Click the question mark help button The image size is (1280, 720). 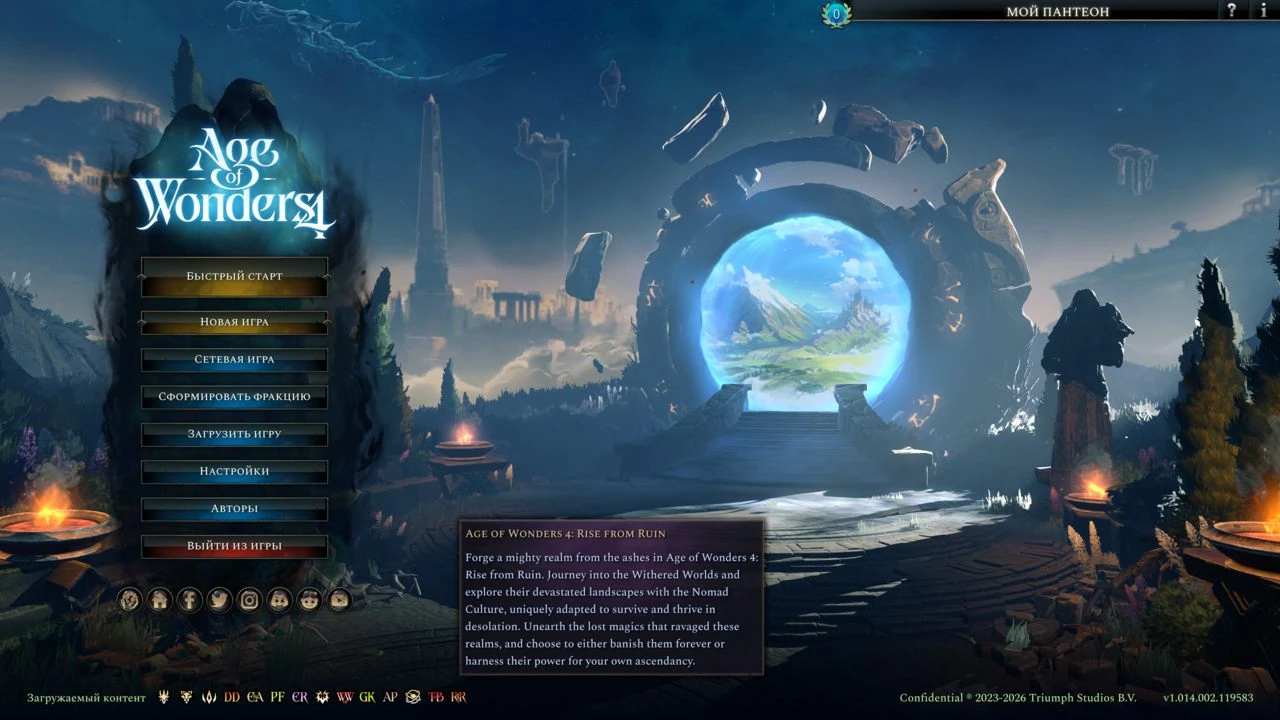(1232, 11)
